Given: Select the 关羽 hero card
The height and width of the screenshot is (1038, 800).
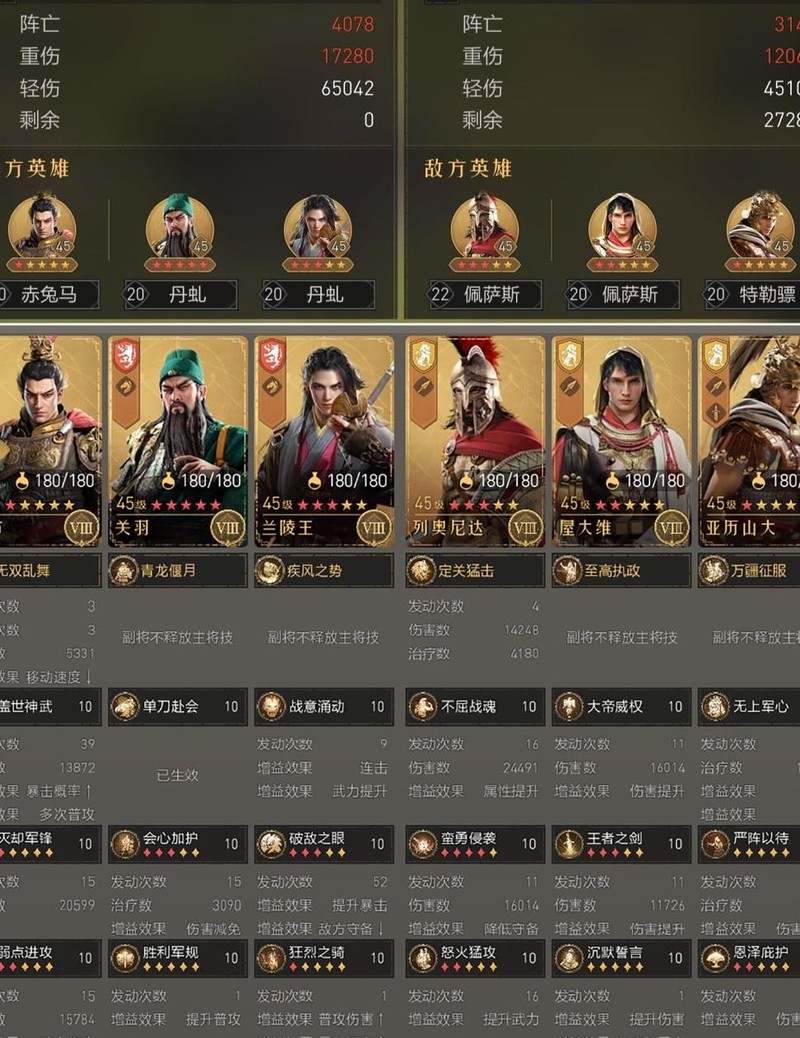Looking at the screenshot, I should point(178,440).
